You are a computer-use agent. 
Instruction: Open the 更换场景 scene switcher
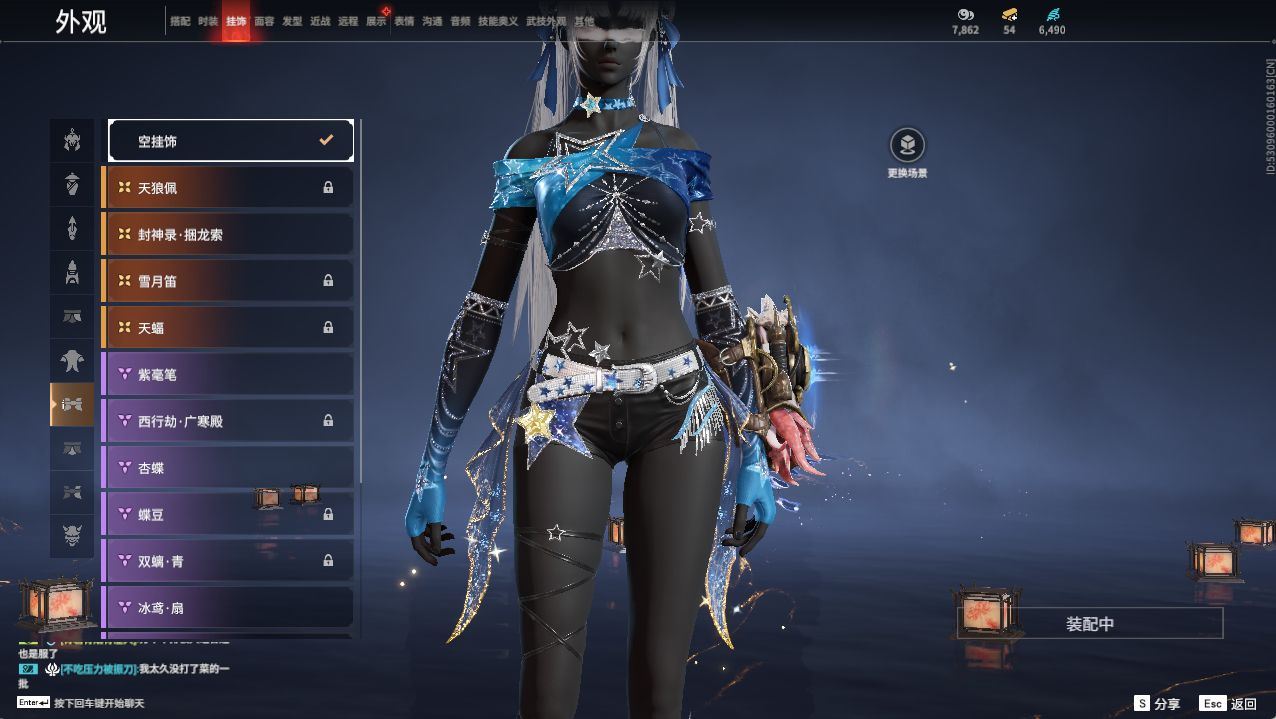click(907, 146)
